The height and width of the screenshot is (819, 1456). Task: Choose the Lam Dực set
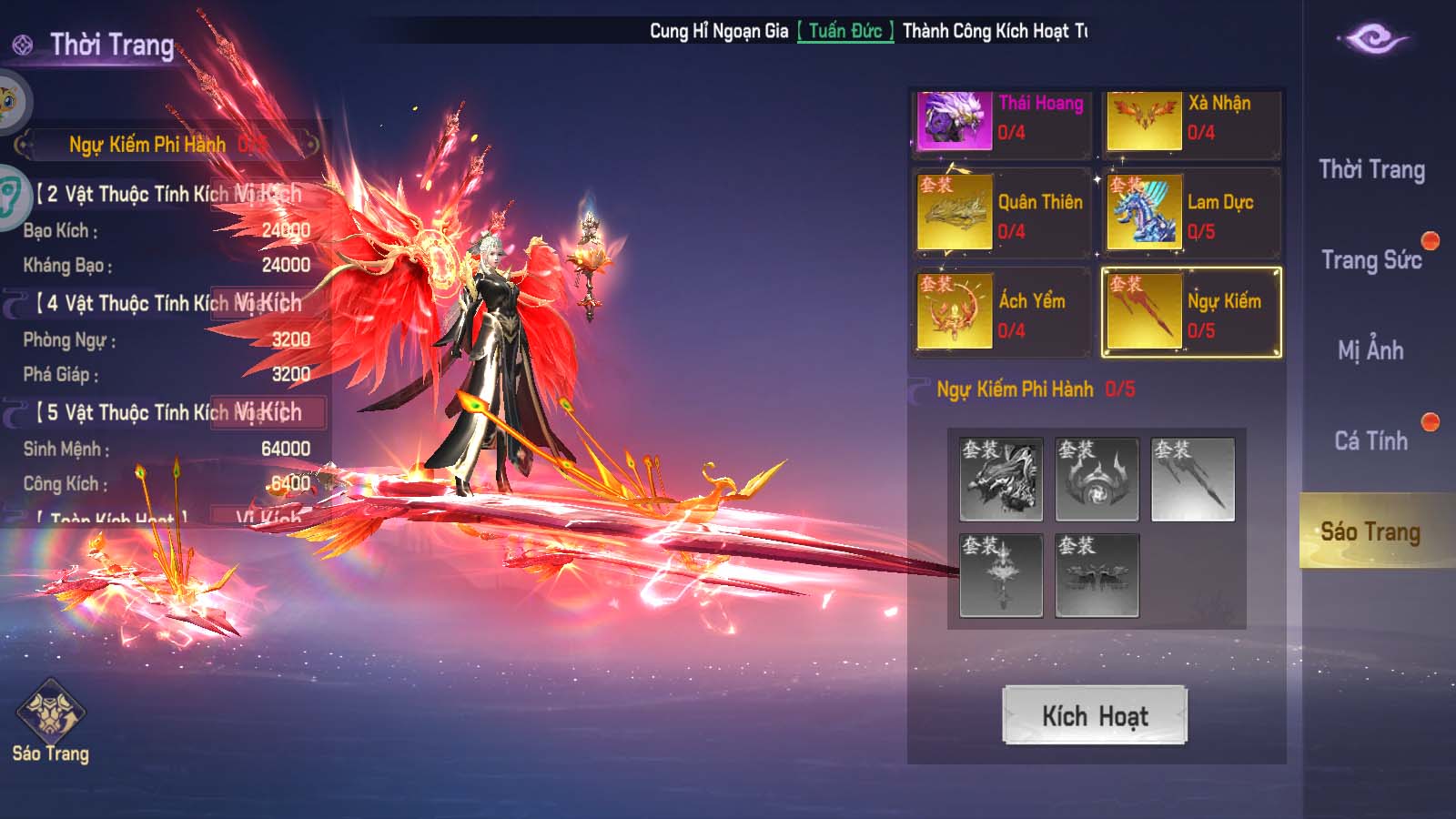(x=1191, y=214)
